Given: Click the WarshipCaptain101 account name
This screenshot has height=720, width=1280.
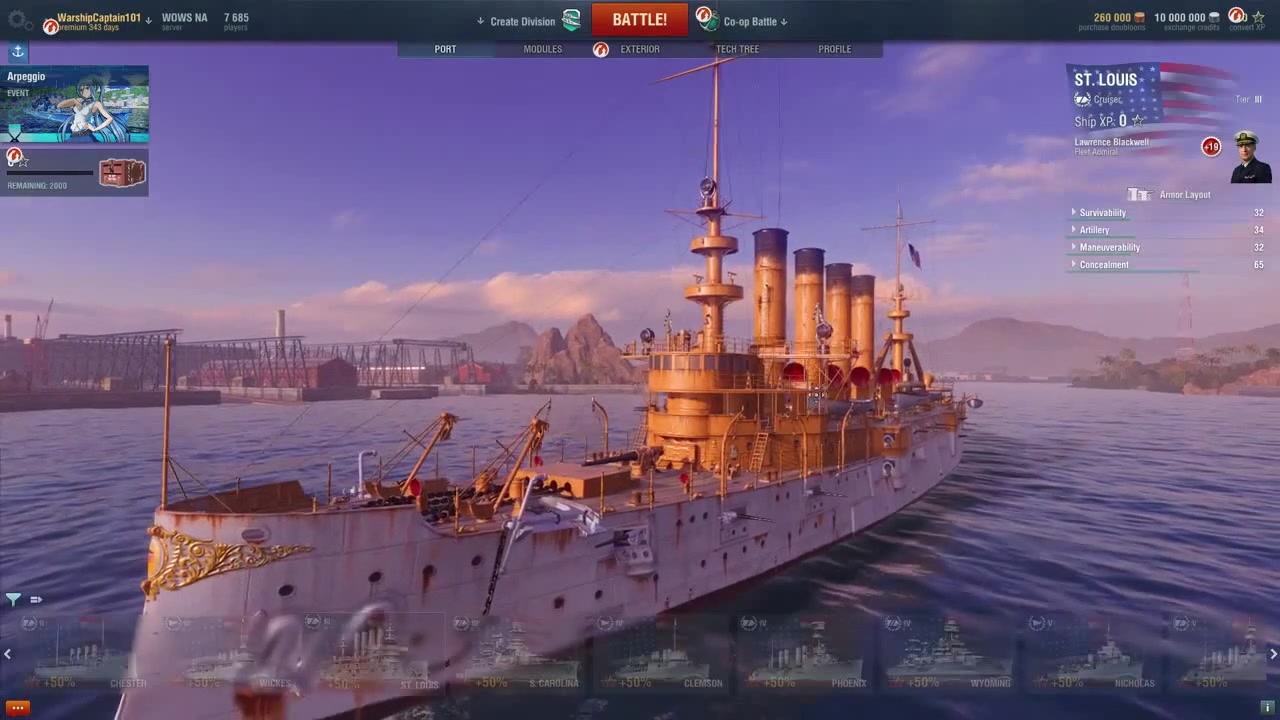Looking at the screenshot, I should click(x=98, y=18).
